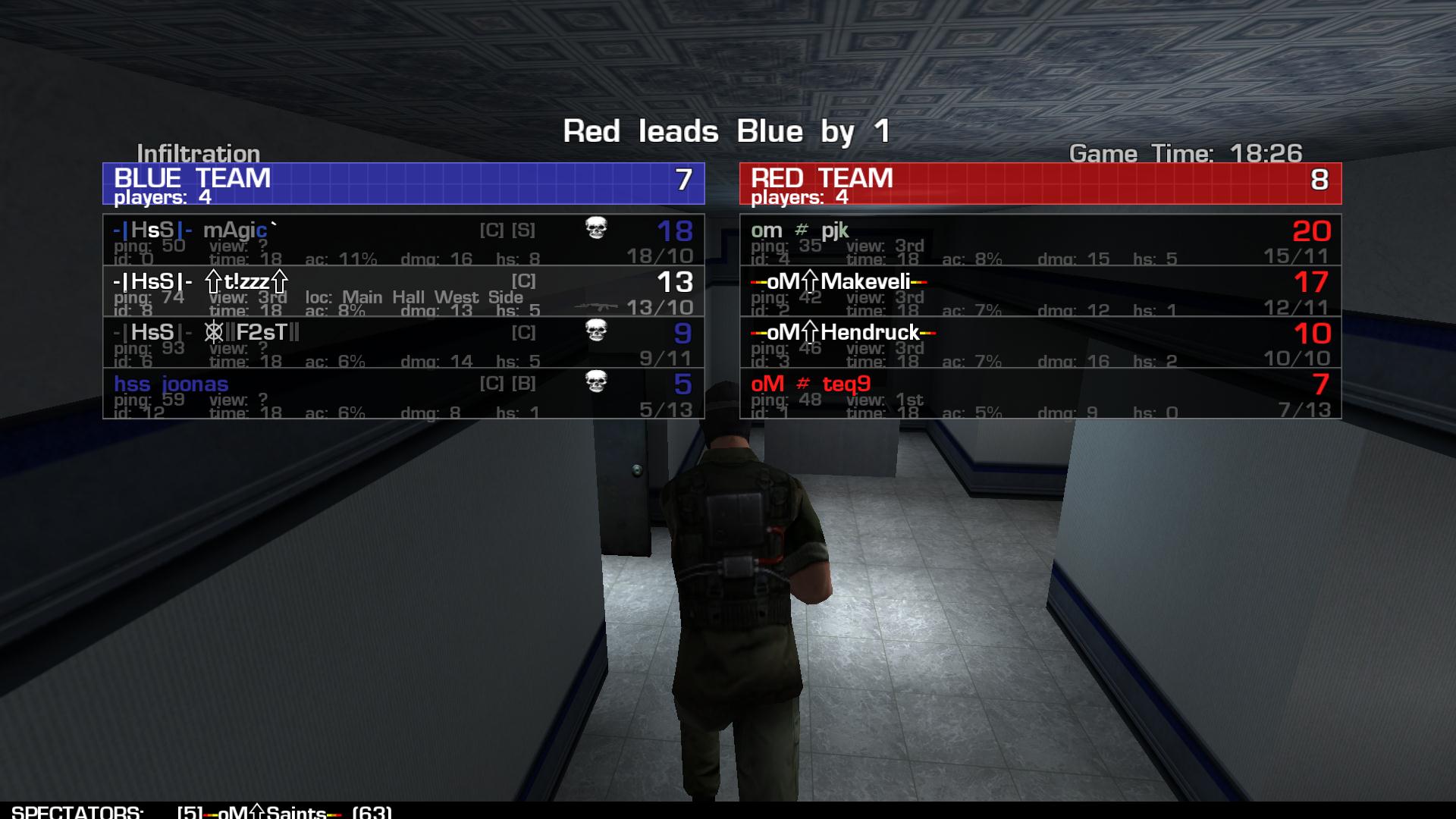
Task: Choose the teq9 scoreboard row
Action: (1040, 394)
